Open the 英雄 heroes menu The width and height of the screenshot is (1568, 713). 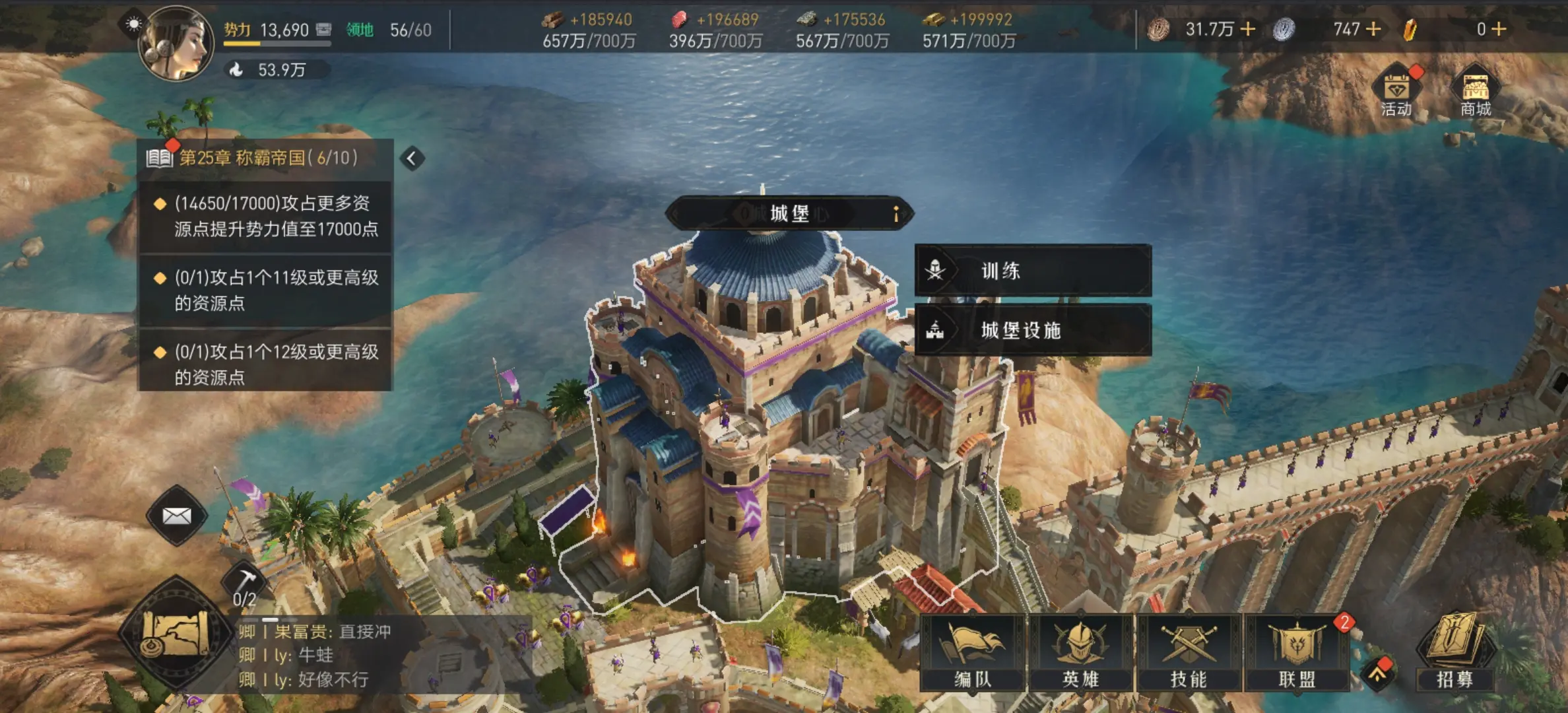[x=1081, y=654]
